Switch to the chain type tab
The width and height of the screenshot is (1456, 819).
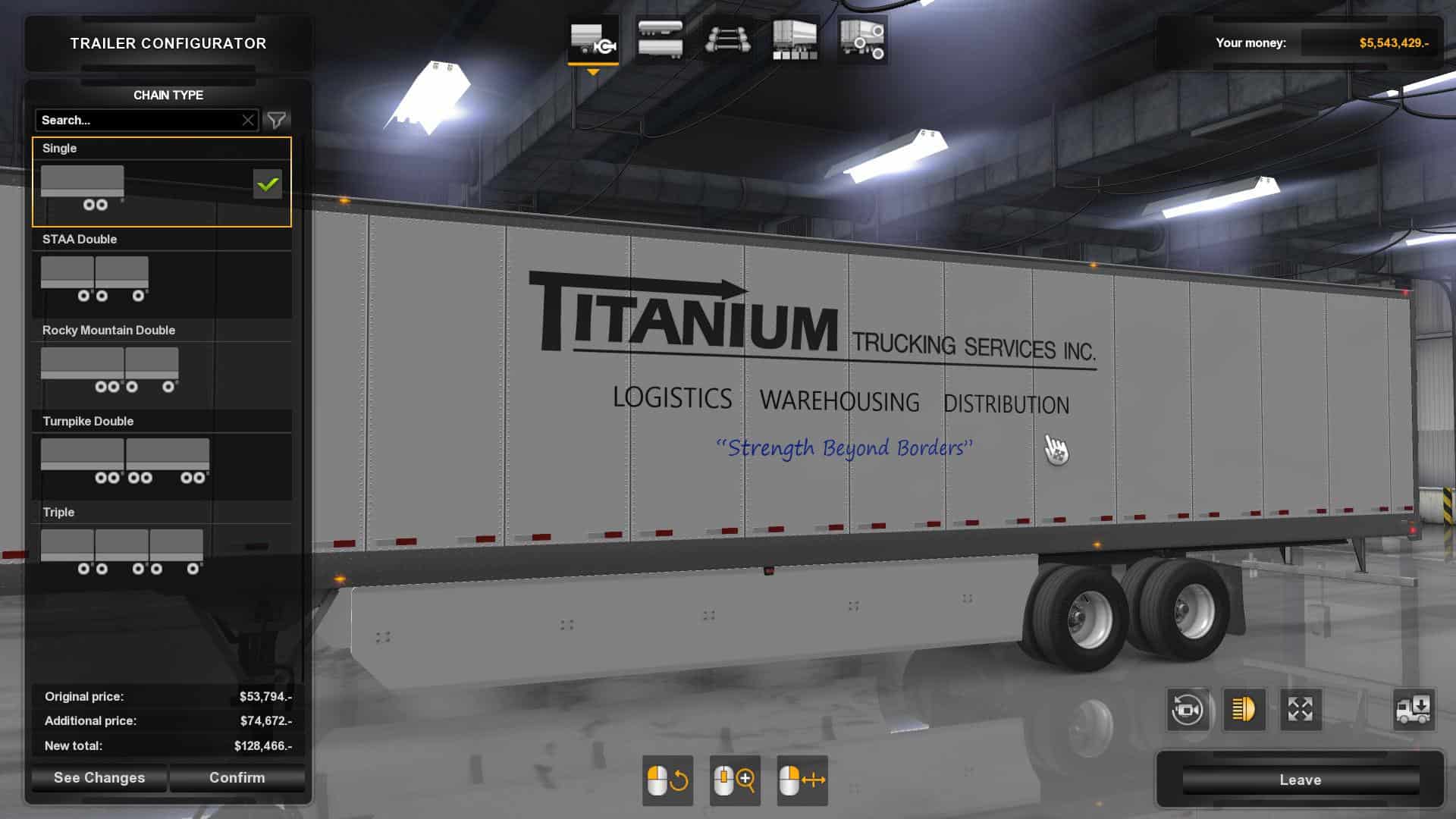coord(593,39)
